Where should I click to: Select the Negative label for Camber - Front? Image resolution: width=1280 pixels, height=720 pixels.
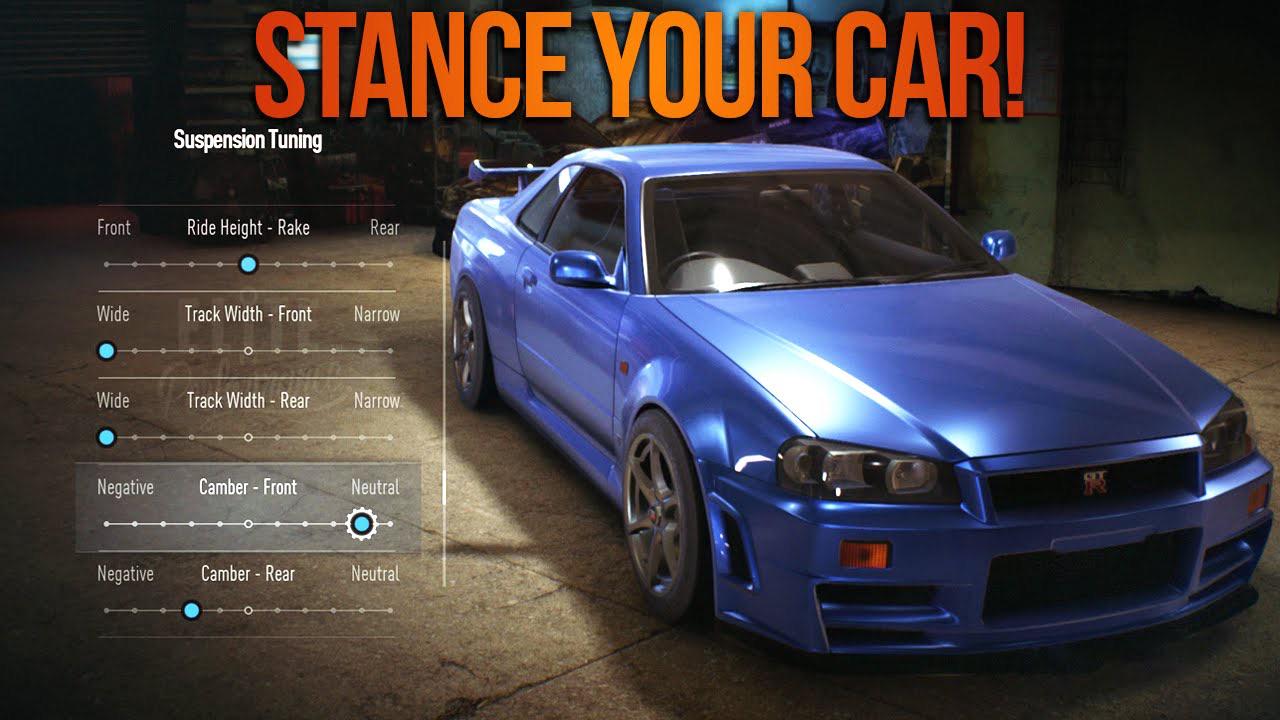coord(125,488)
